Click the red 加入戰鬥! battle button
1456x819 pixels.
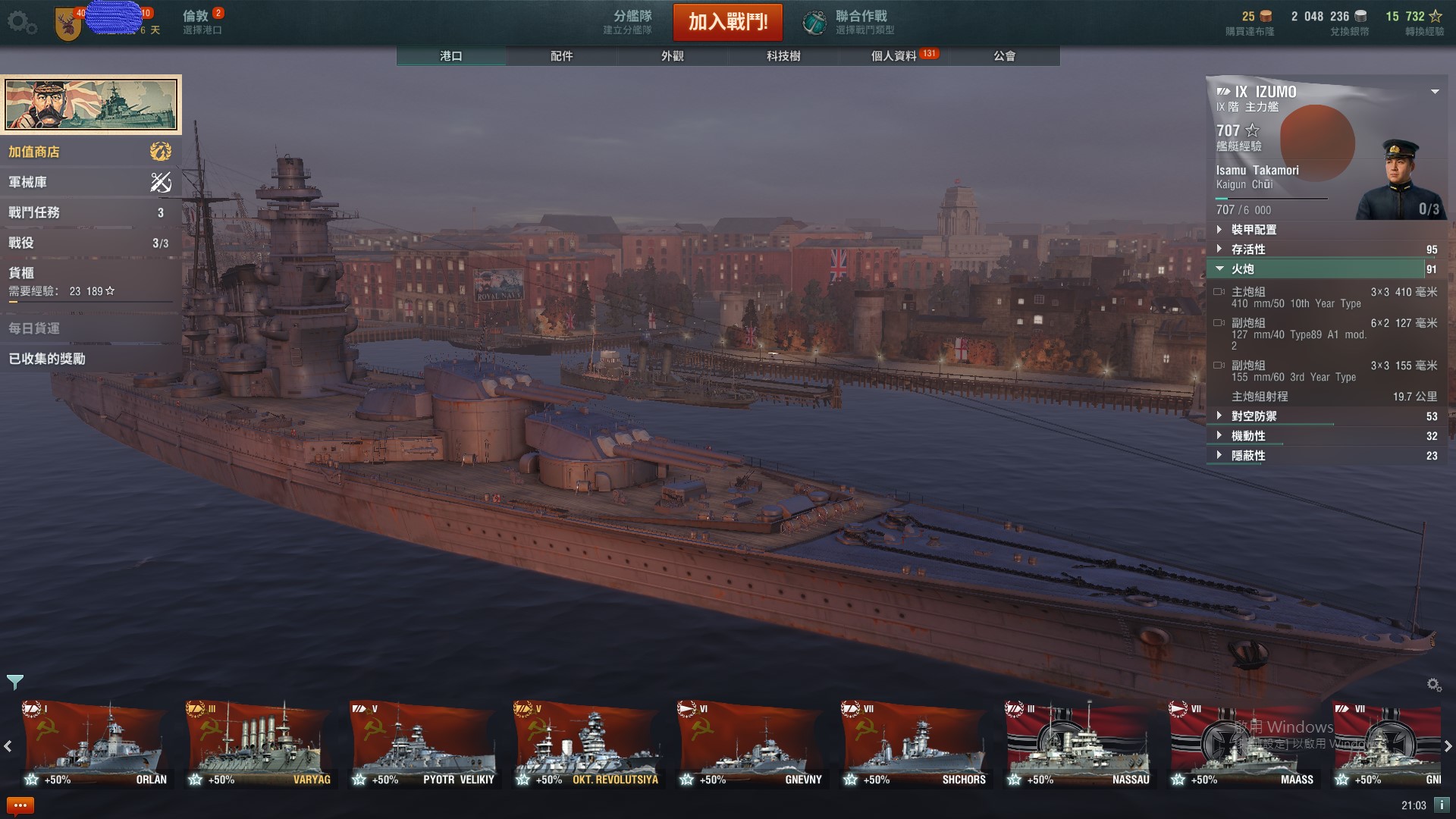pyautogui.click(x=727, y=22)
